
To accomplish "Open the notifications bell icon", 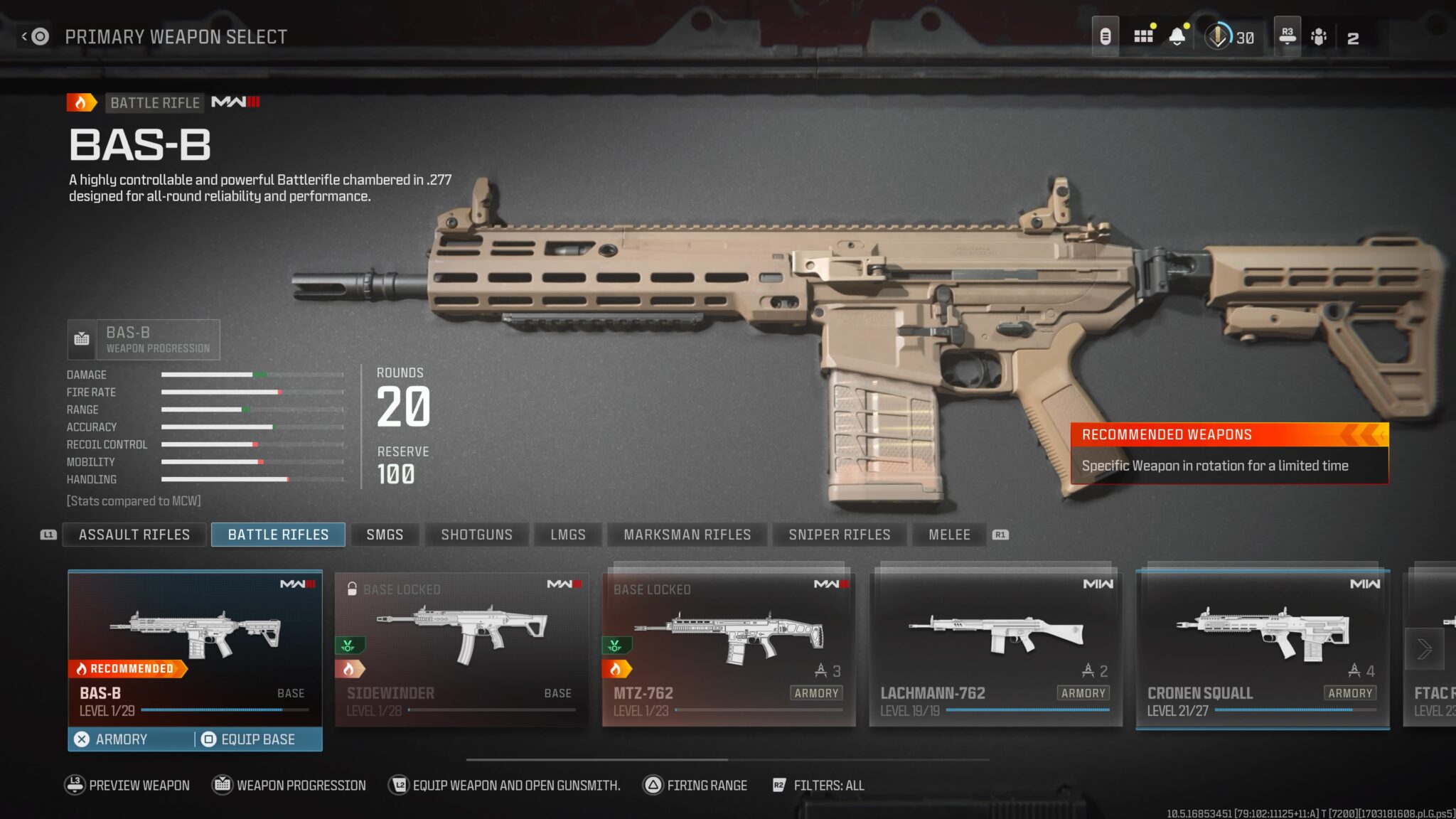I will pos(1179,36).
